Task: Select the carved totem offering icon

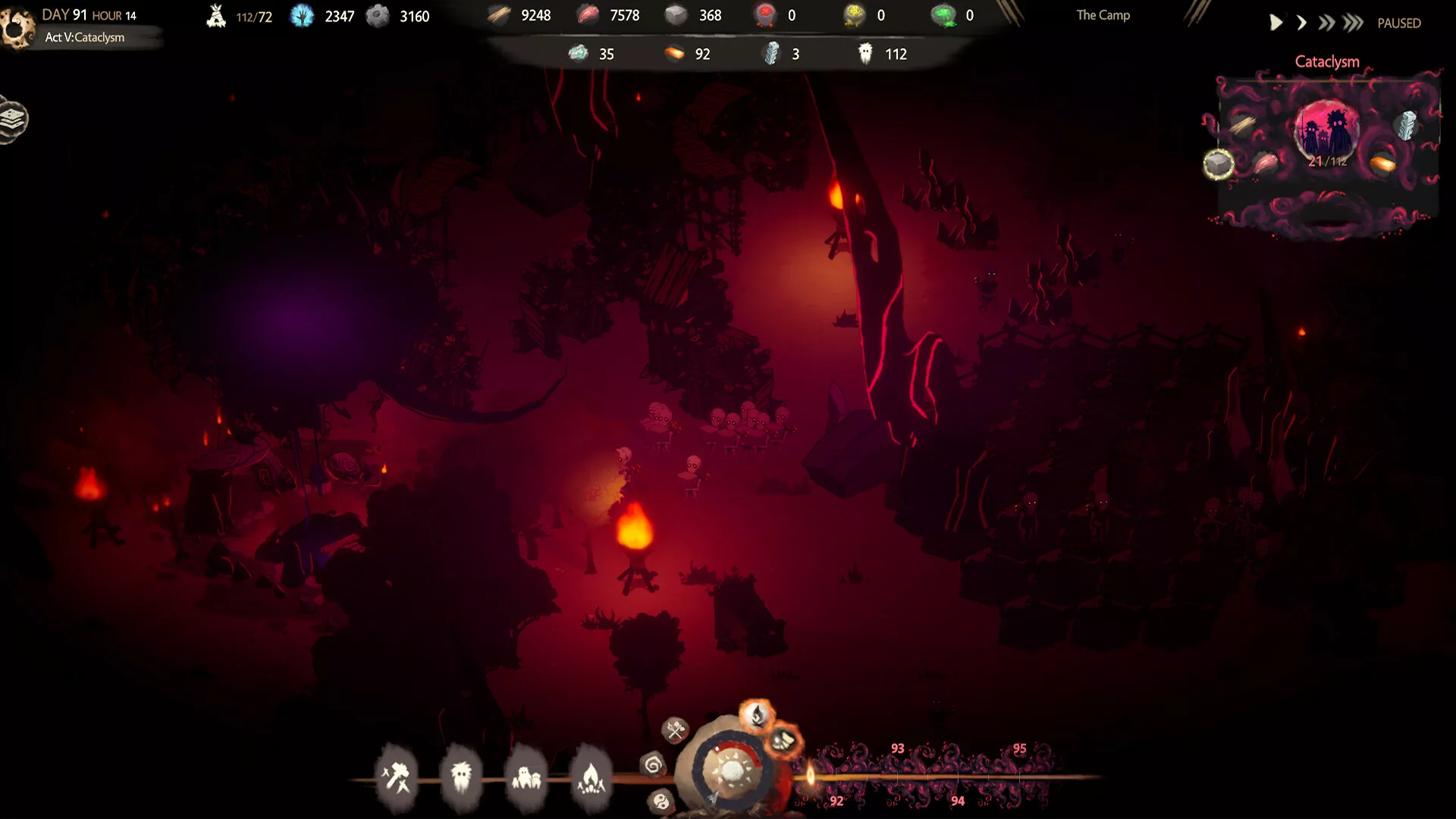Action: click(1407, 126)
